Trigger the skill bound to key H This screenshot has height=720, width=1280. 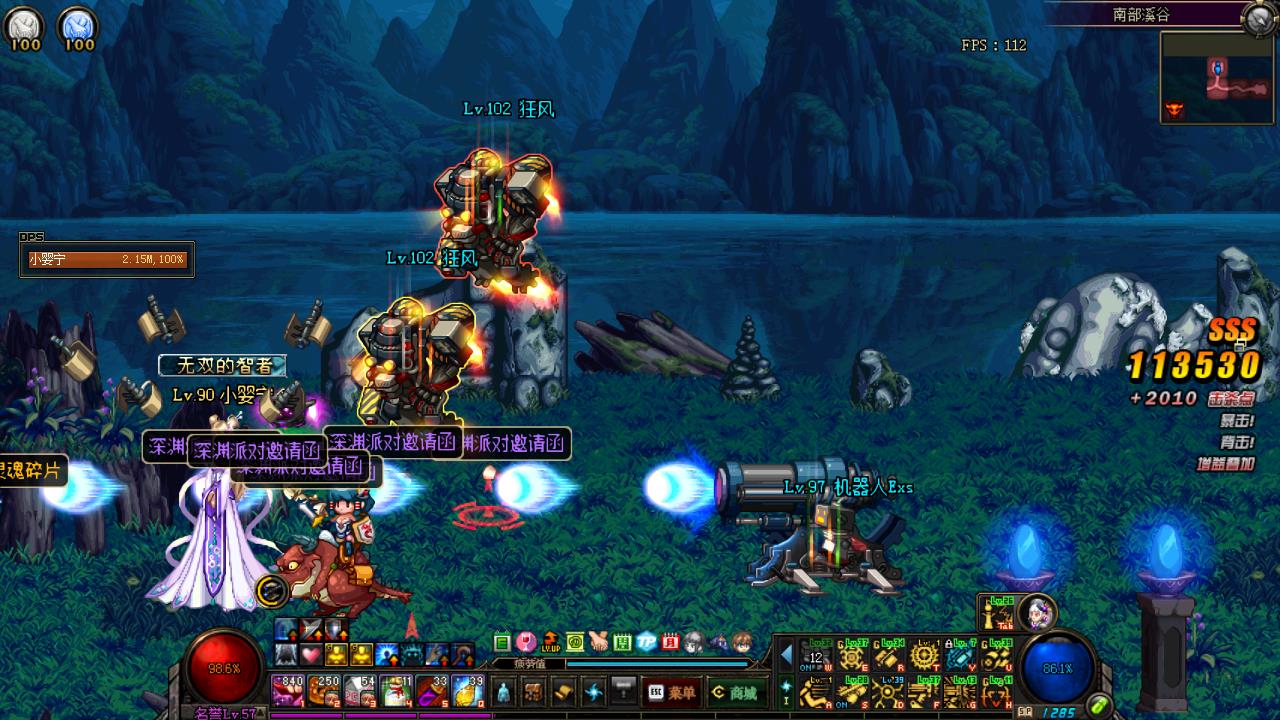click(x=997, y=692)
